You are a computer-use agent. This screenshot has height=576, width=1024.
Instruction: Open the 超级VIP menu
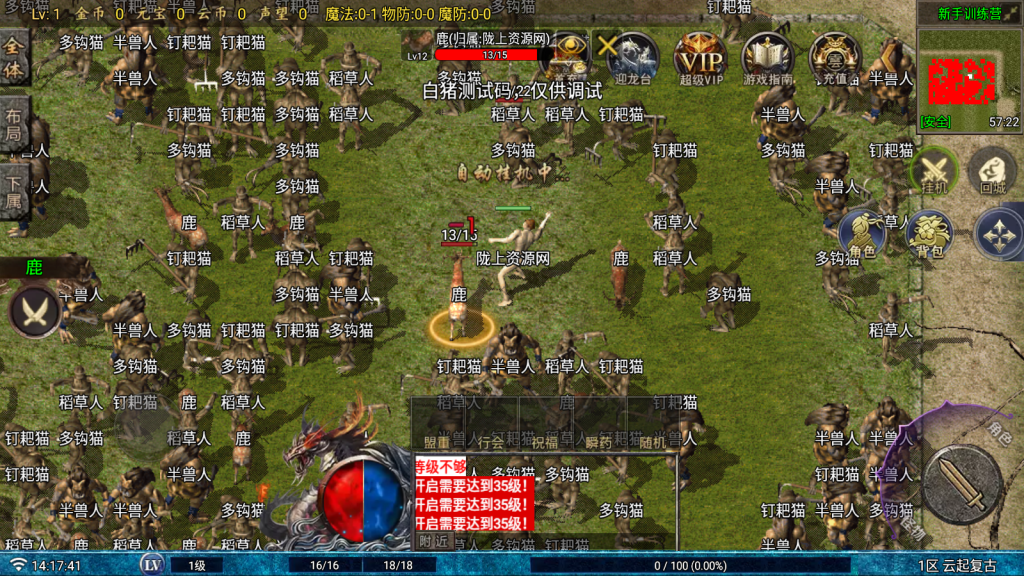701,57
